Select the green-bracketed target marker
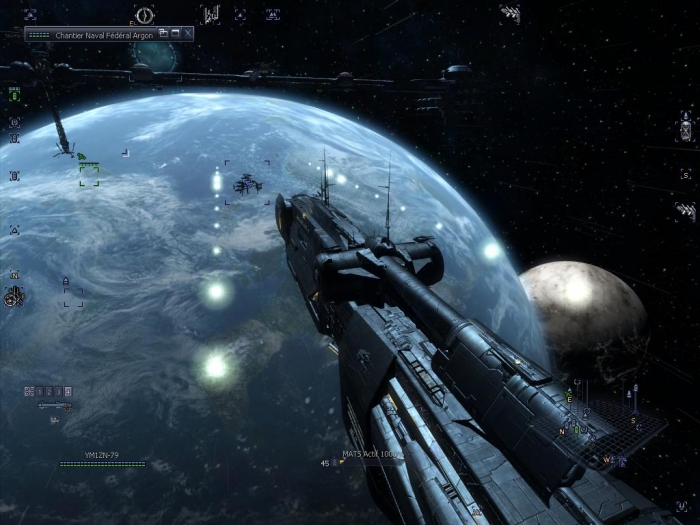This screenshot has width=700, height=525. click(x=89, y=175)
